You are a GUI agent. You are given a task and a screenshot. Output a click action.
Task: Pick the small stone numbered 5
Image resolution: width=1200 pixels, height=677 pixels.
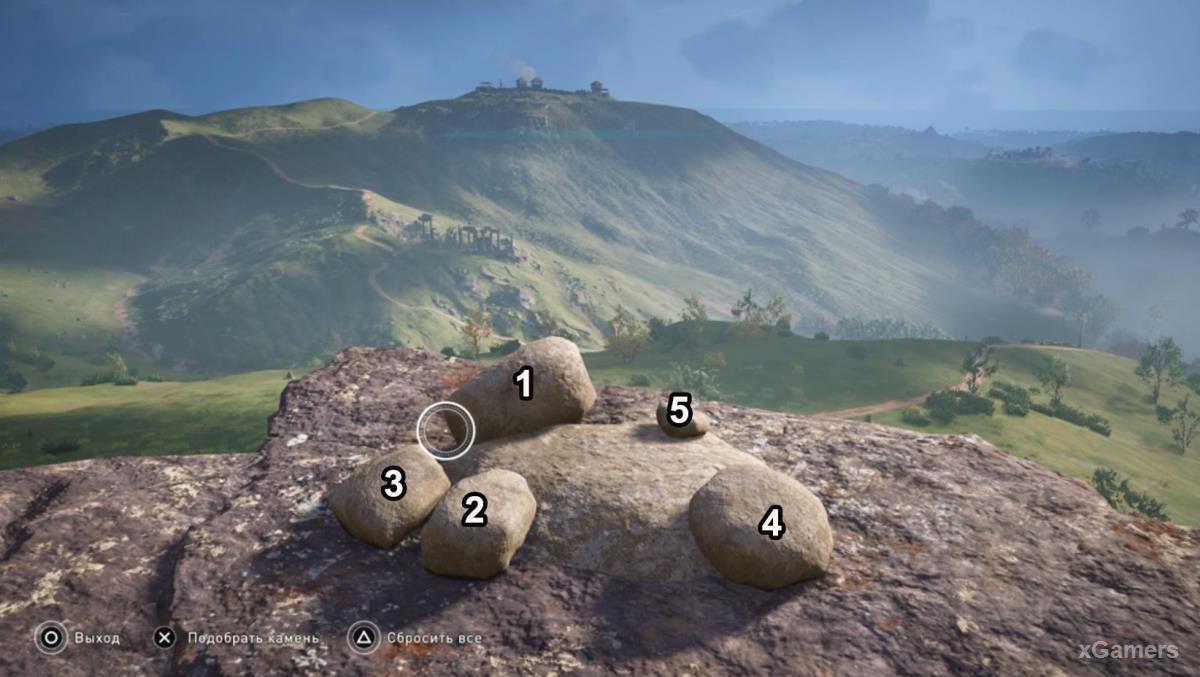(681, 414)
